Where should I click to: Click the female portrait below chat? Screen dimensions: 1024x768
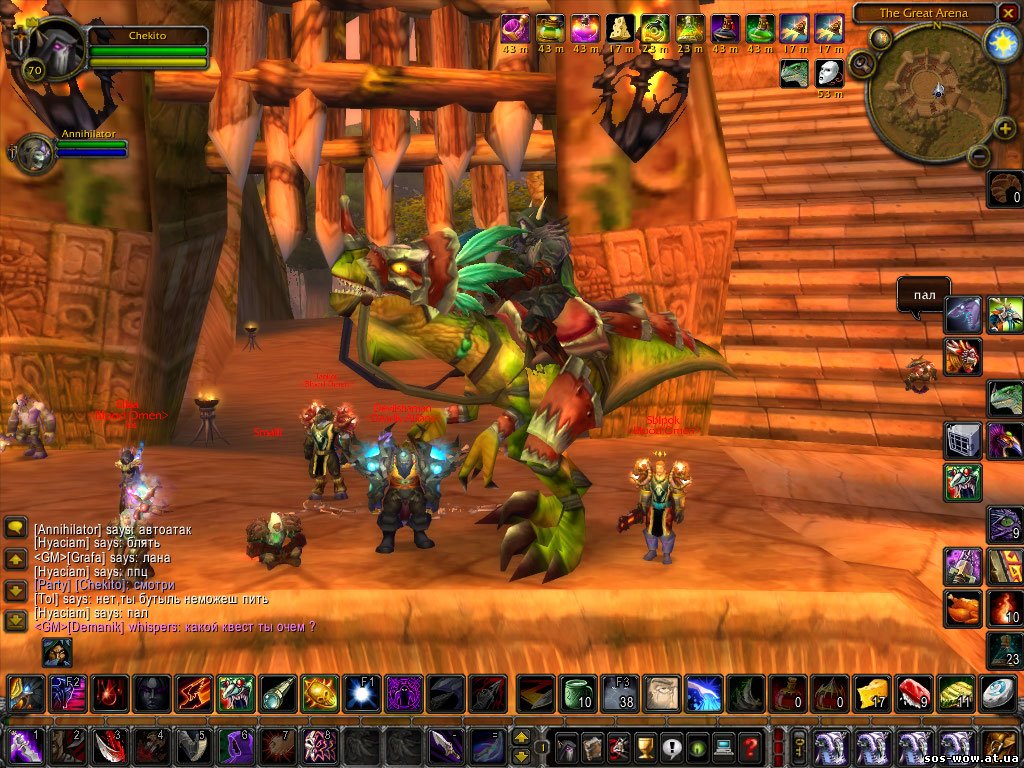tap(56, 652)
